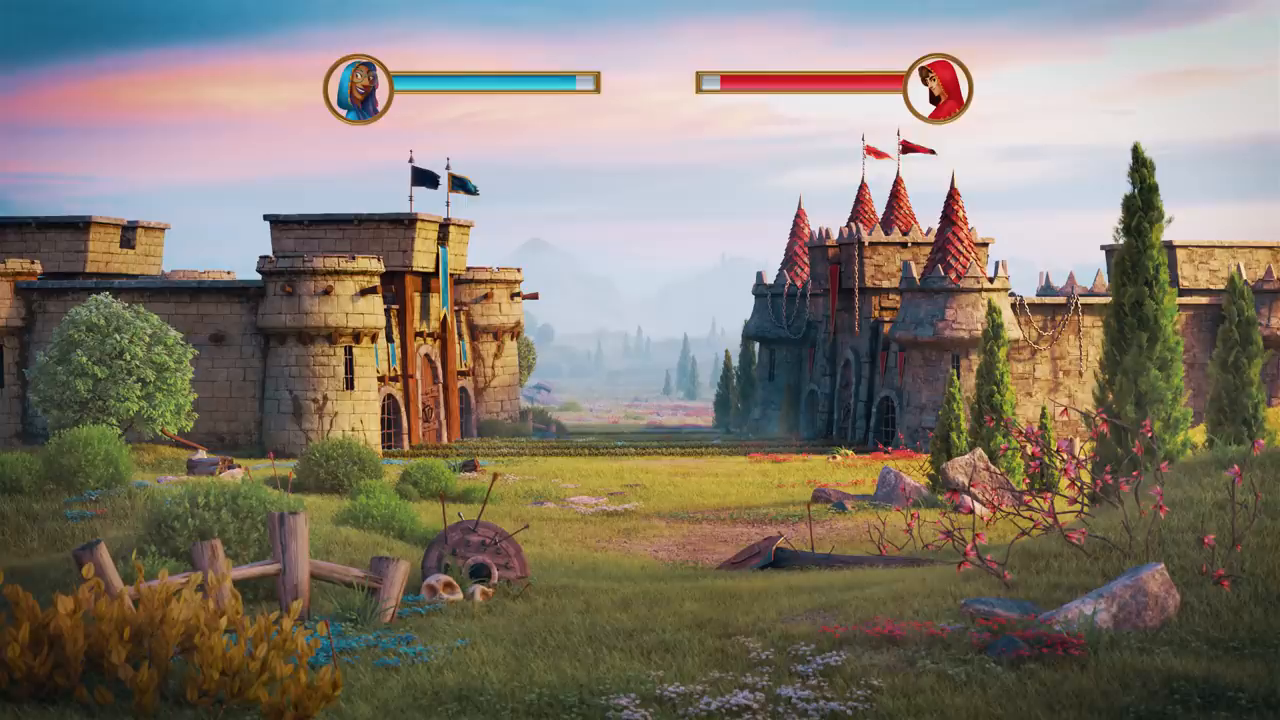
Task: Expand the blue banner on the left keep
Action: coord(447,280)
